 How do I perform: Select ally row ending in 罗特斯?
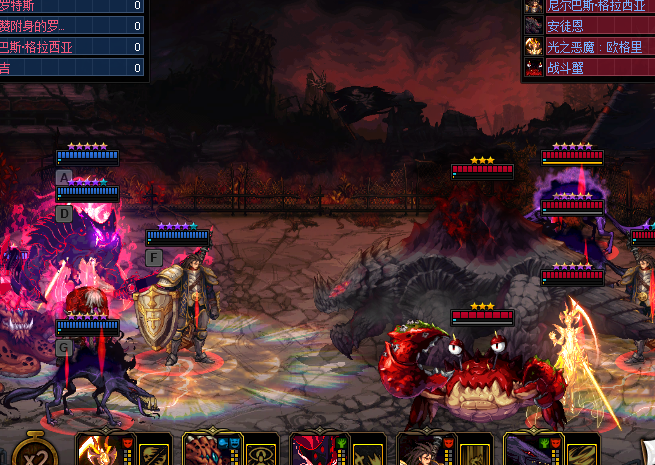(71, 5)
